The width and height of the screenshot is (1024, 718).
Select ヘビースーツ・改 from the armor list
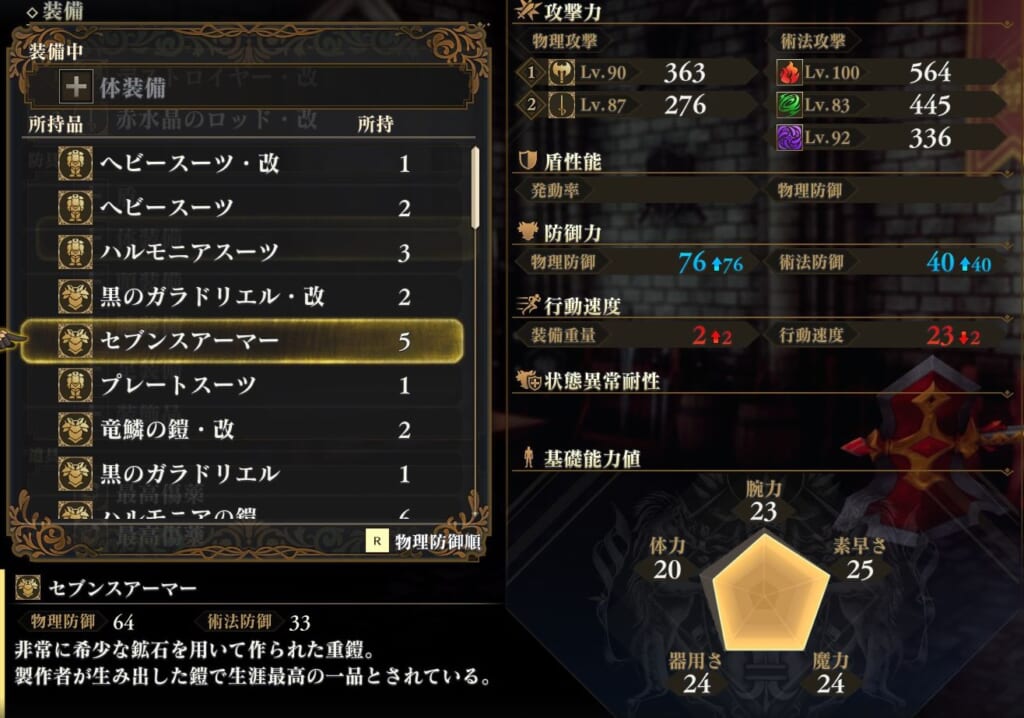pos(240,163)
